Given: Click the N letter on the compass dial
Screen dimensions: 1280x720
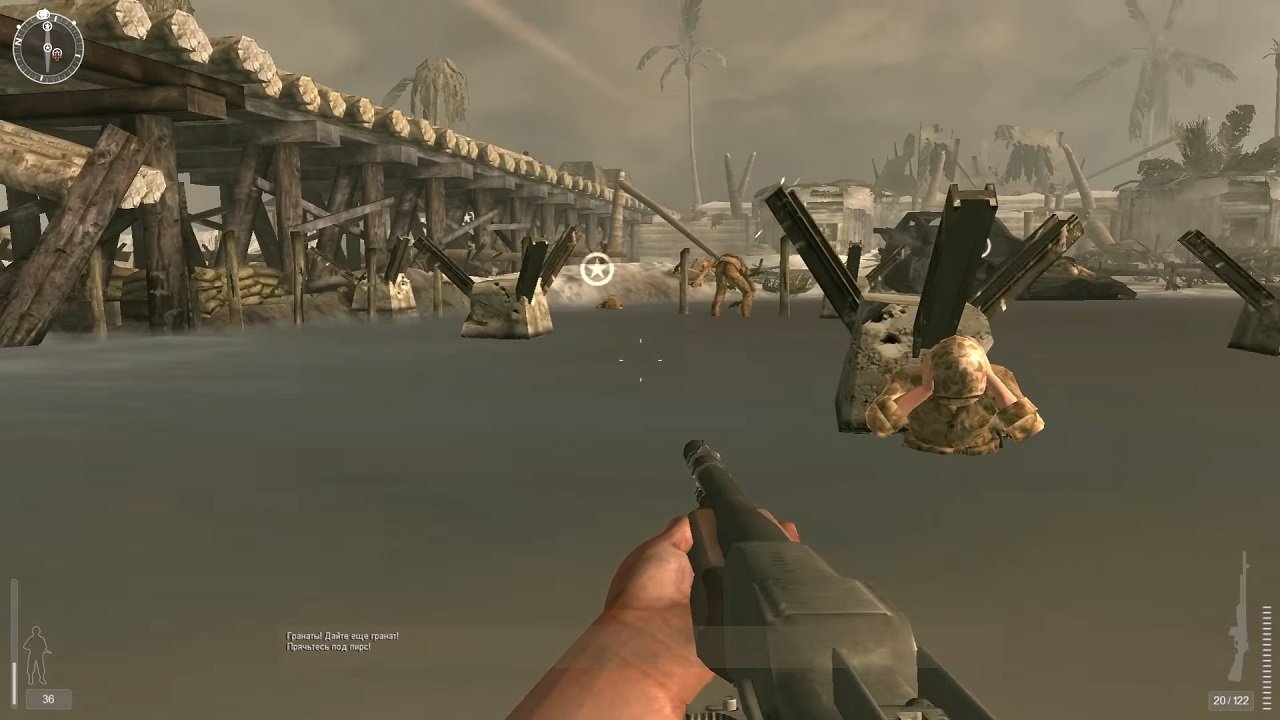Looking at the screenshot, I should click(18, 40).
